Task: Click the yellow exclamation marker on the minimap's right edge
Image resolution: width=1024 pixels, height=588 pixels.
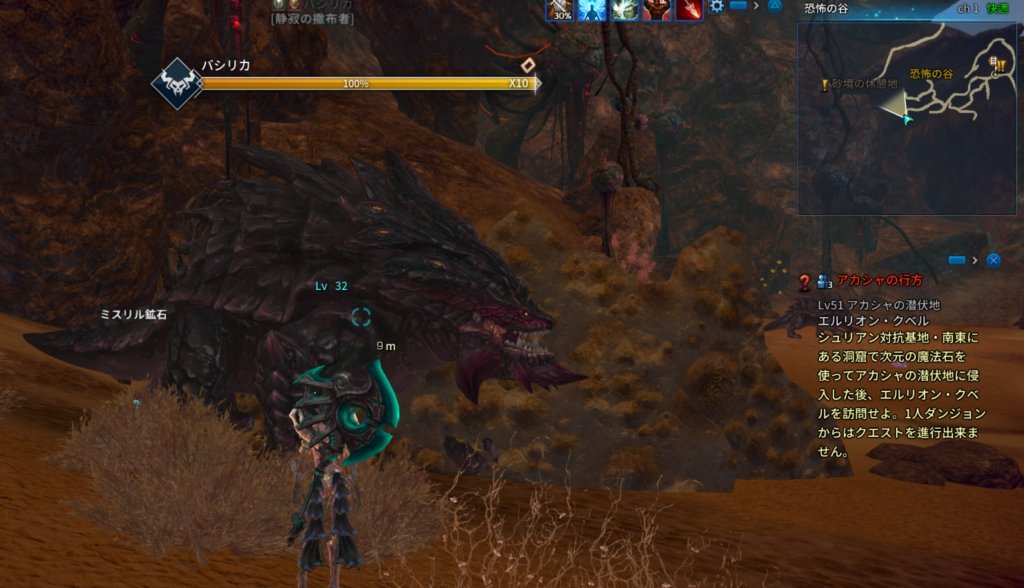Action: [999, 68]
